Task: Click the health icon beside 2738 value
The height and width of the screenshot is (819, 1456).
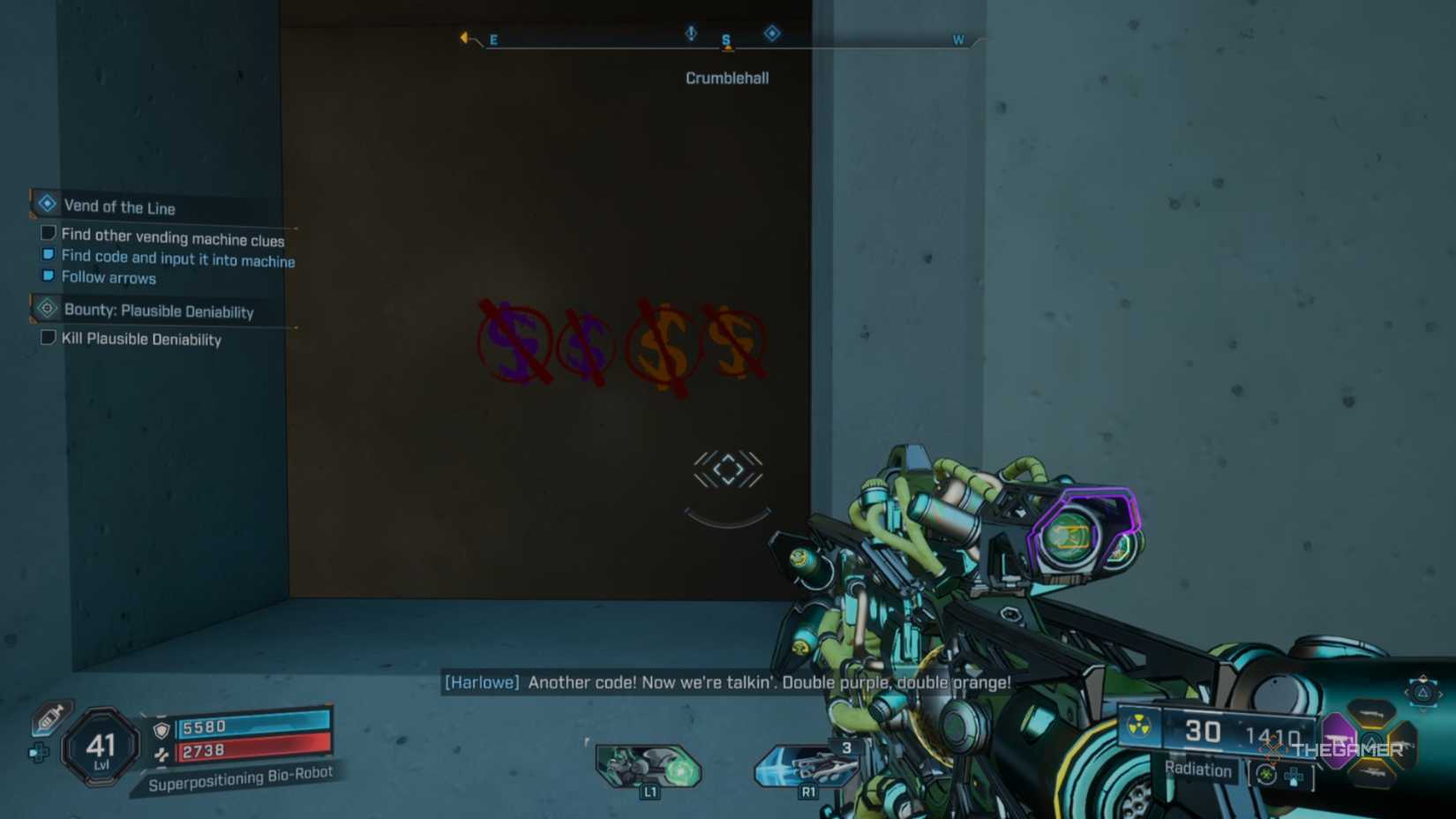Action: click(160, 753)
